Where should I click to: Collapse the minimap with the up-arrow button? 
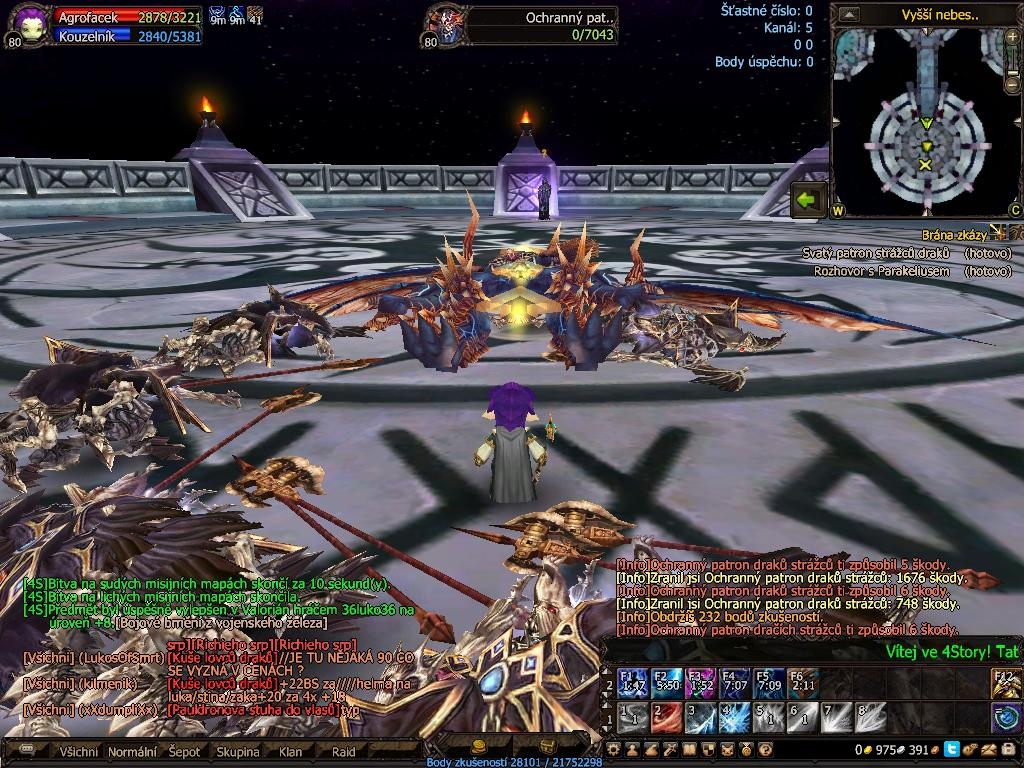tap(849, 14)
